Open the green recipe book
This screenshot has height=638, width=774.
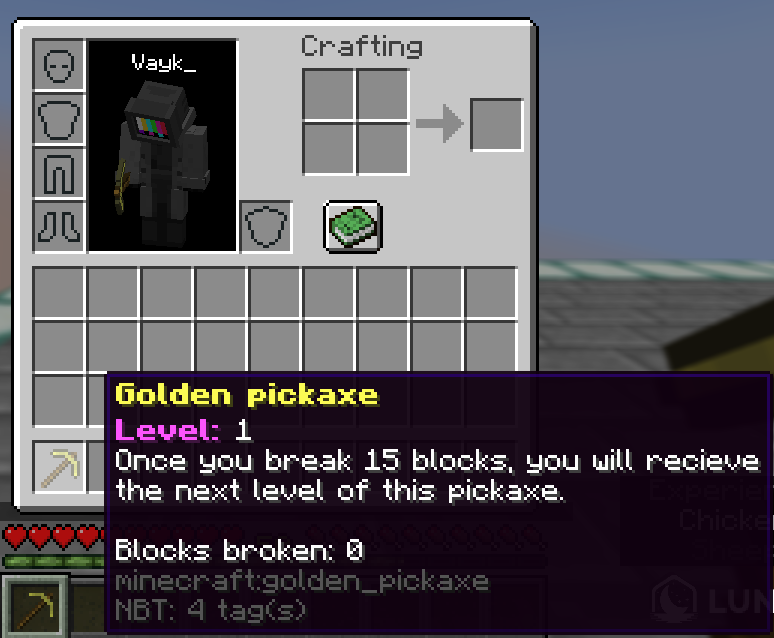(352, 225)
